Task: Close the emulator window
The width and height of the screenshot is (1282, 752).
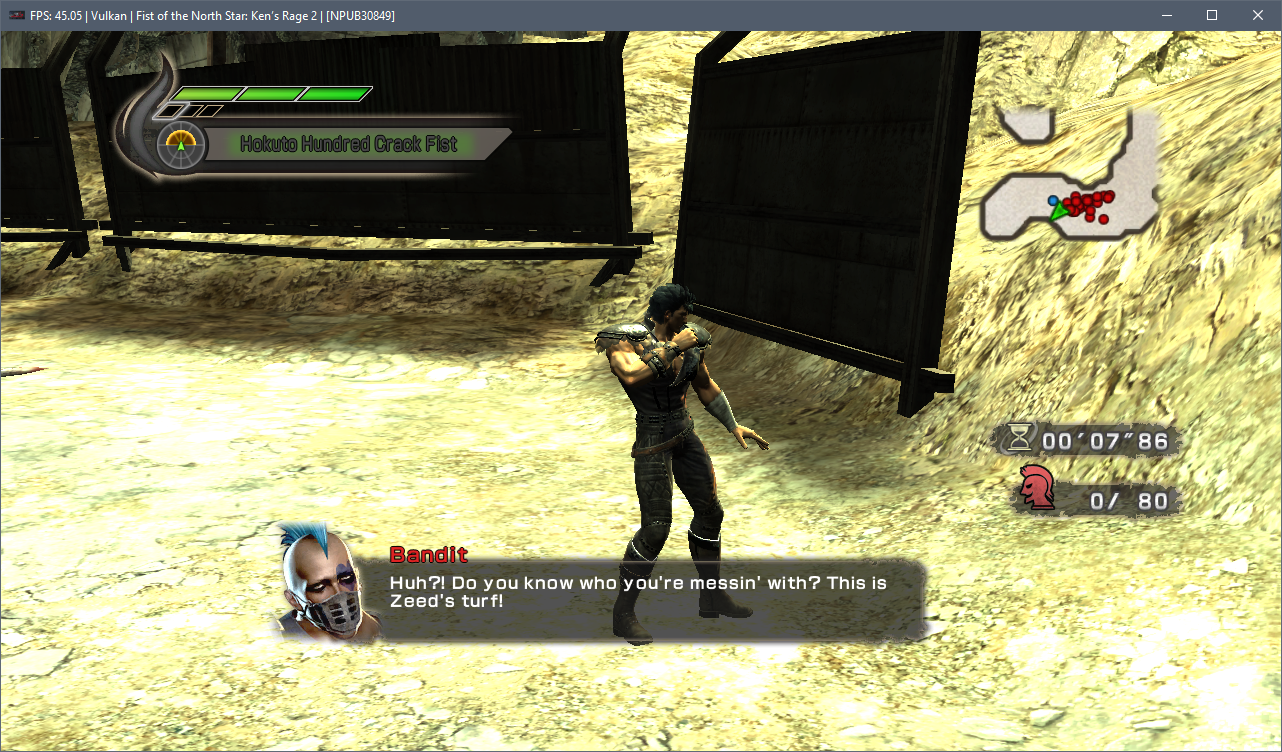Action: [1258, 15]
